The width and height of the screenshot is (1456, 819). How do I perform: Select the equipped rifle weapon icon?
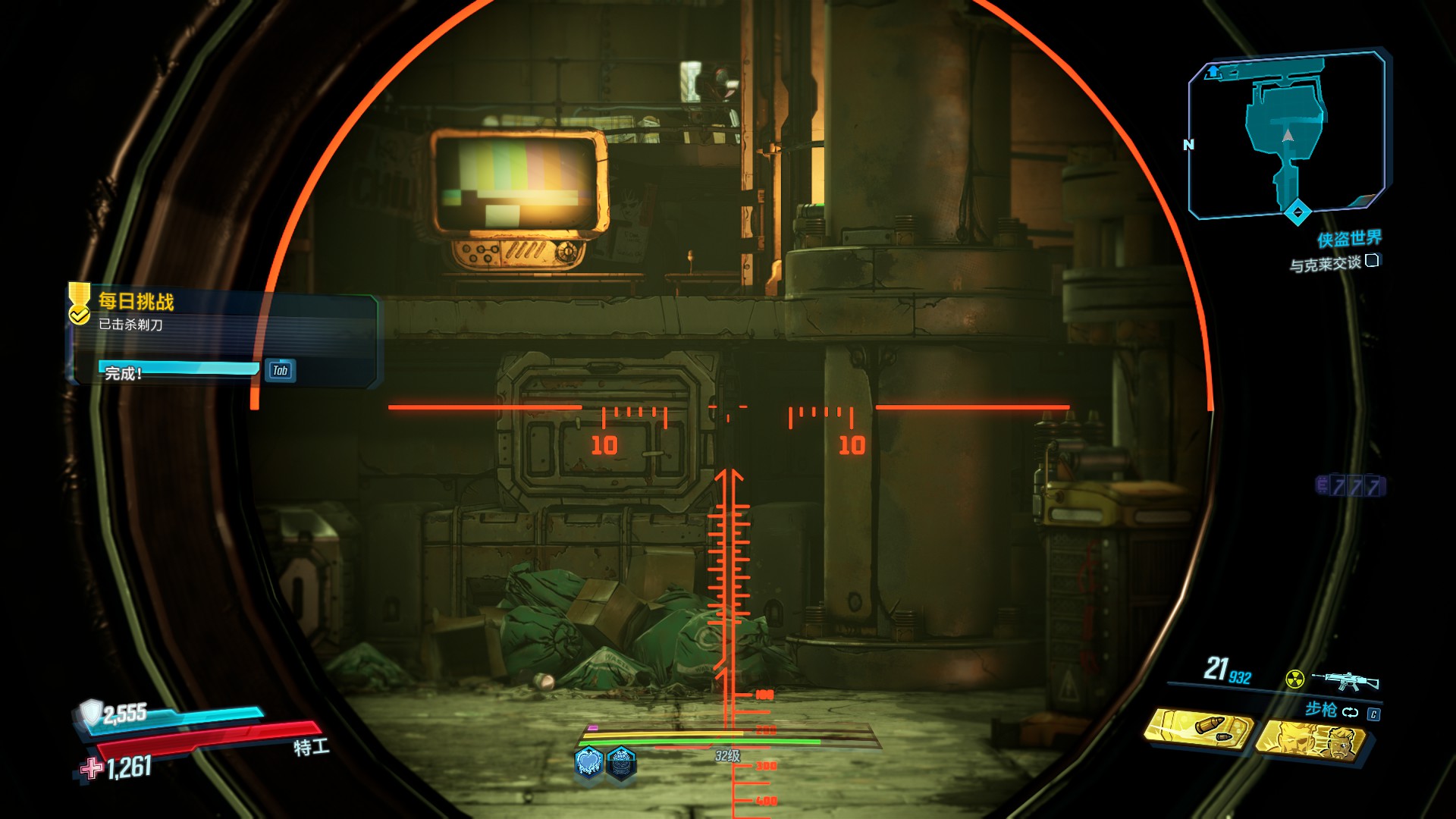pyautogui.click(x=1345, y=679)
